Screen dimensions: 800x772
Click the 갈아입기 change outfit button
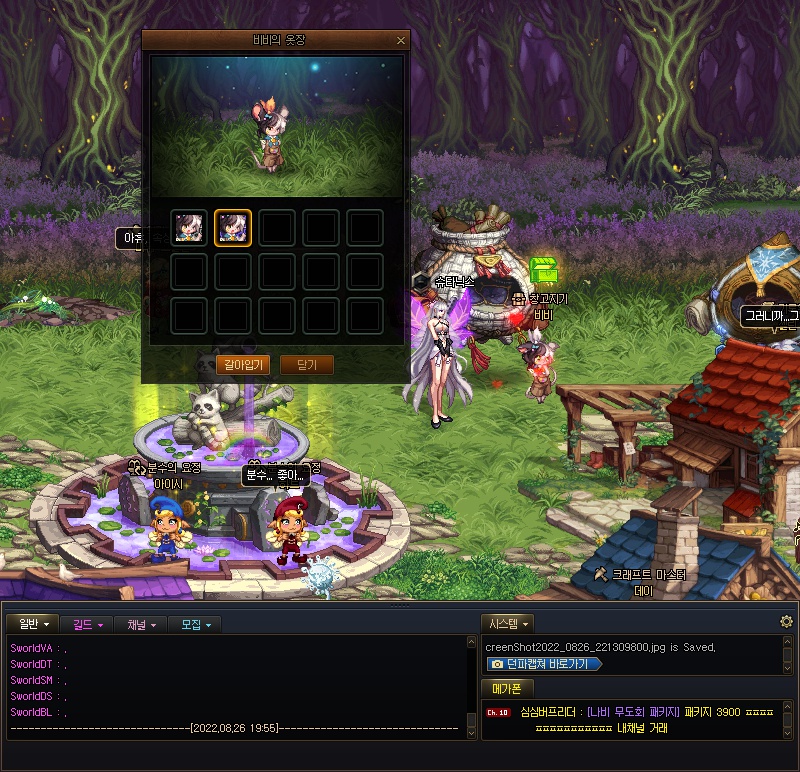point(243,365)
